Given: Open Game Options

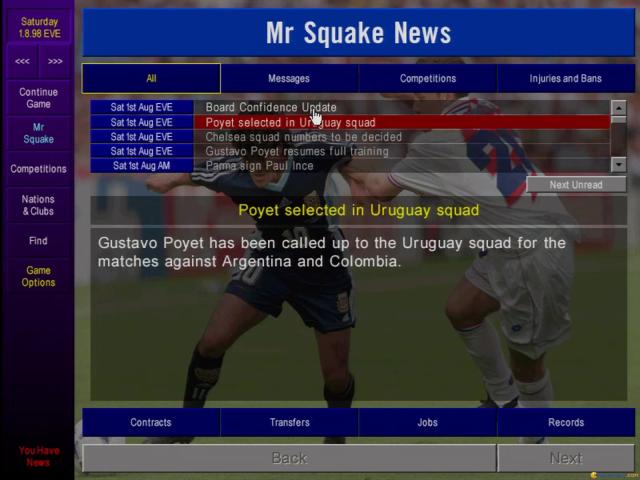Looking at the screenshot, I should tap(38, 276).
